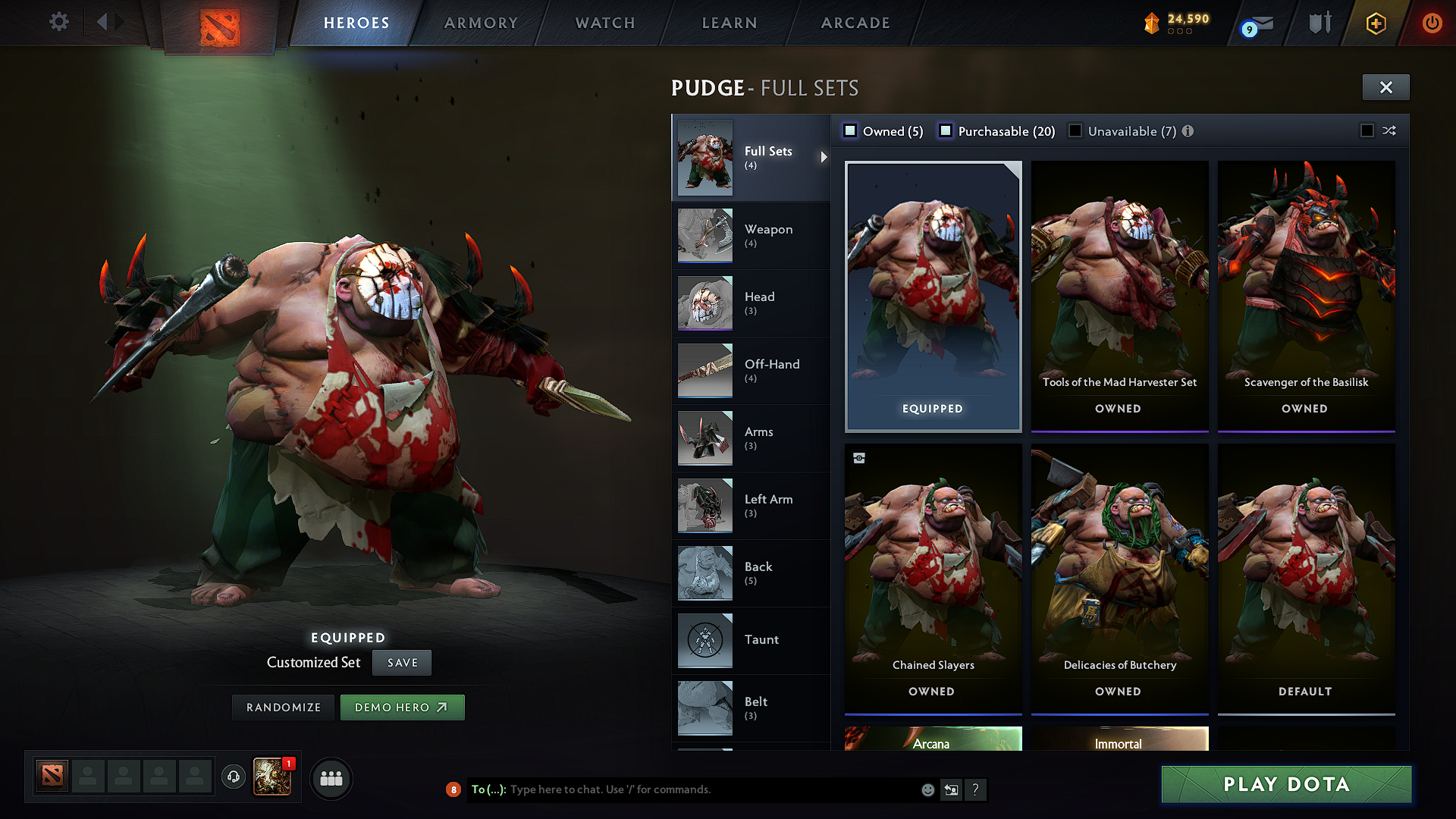Equip the Scavenger of the Basilisk set
The width and height of the screenshot is (1456, 819).
(1306, 296)
